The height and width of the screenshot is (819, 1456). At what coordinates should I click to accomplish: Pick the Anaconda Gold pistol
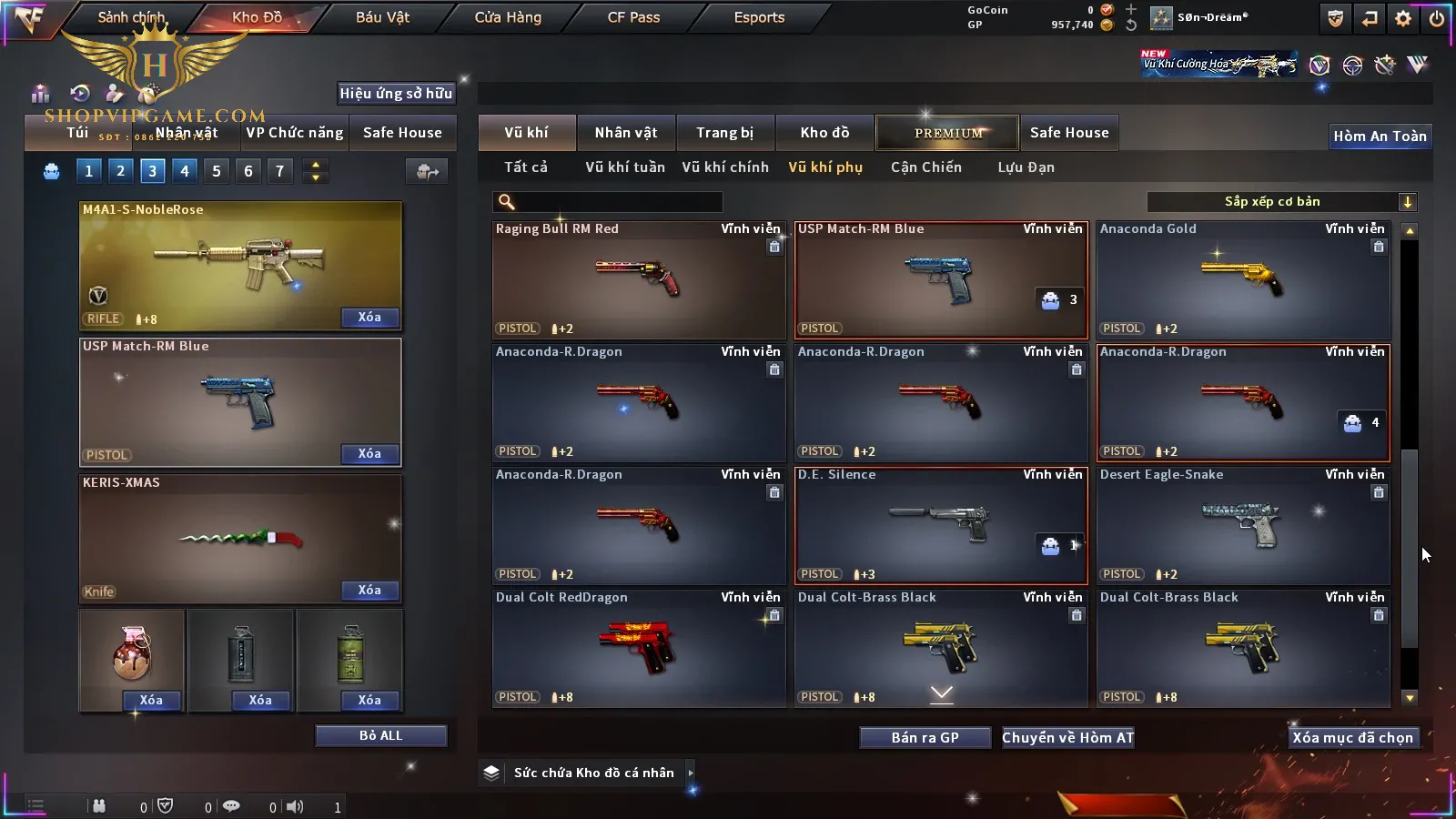pos(1243,279)
